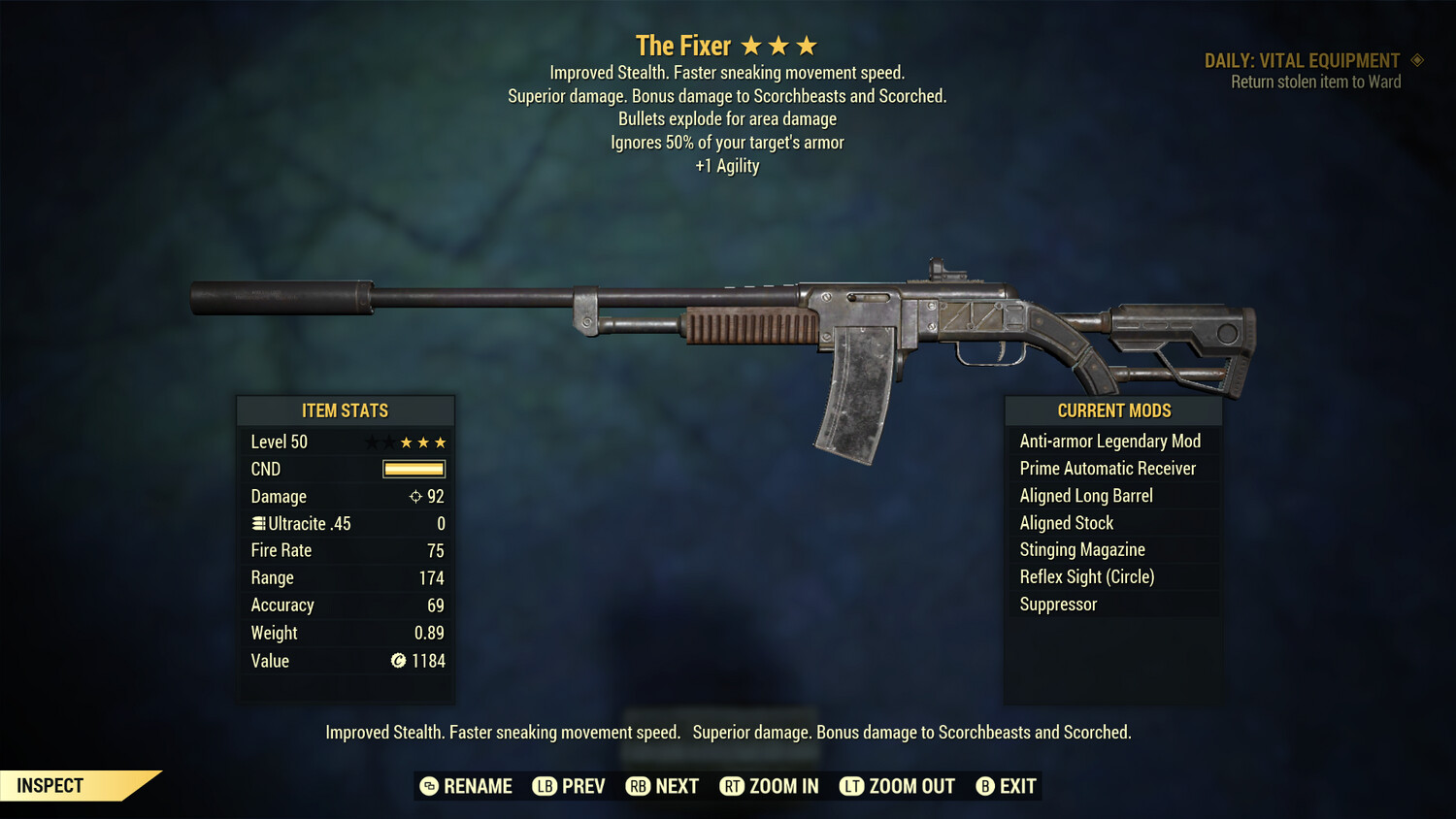Screen dimensions: 1456x819
Task: Click the ammo icon beside Ultracite .45
Action: point(257,523)
